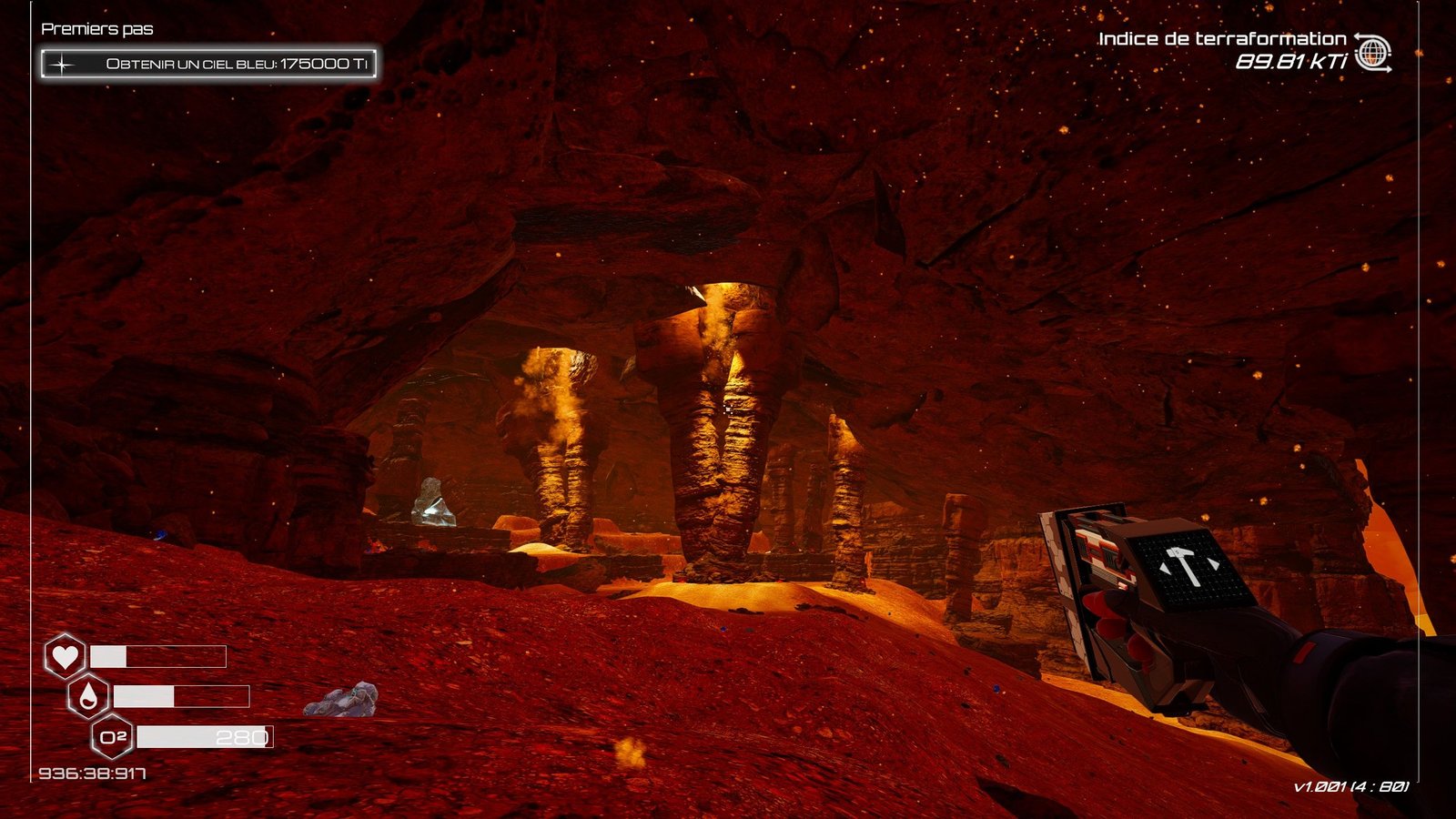Select the 'Obtenir un ciel bleu' objective tracker
This screenshot has width=1456, height=819.
(x=208, y=64)
